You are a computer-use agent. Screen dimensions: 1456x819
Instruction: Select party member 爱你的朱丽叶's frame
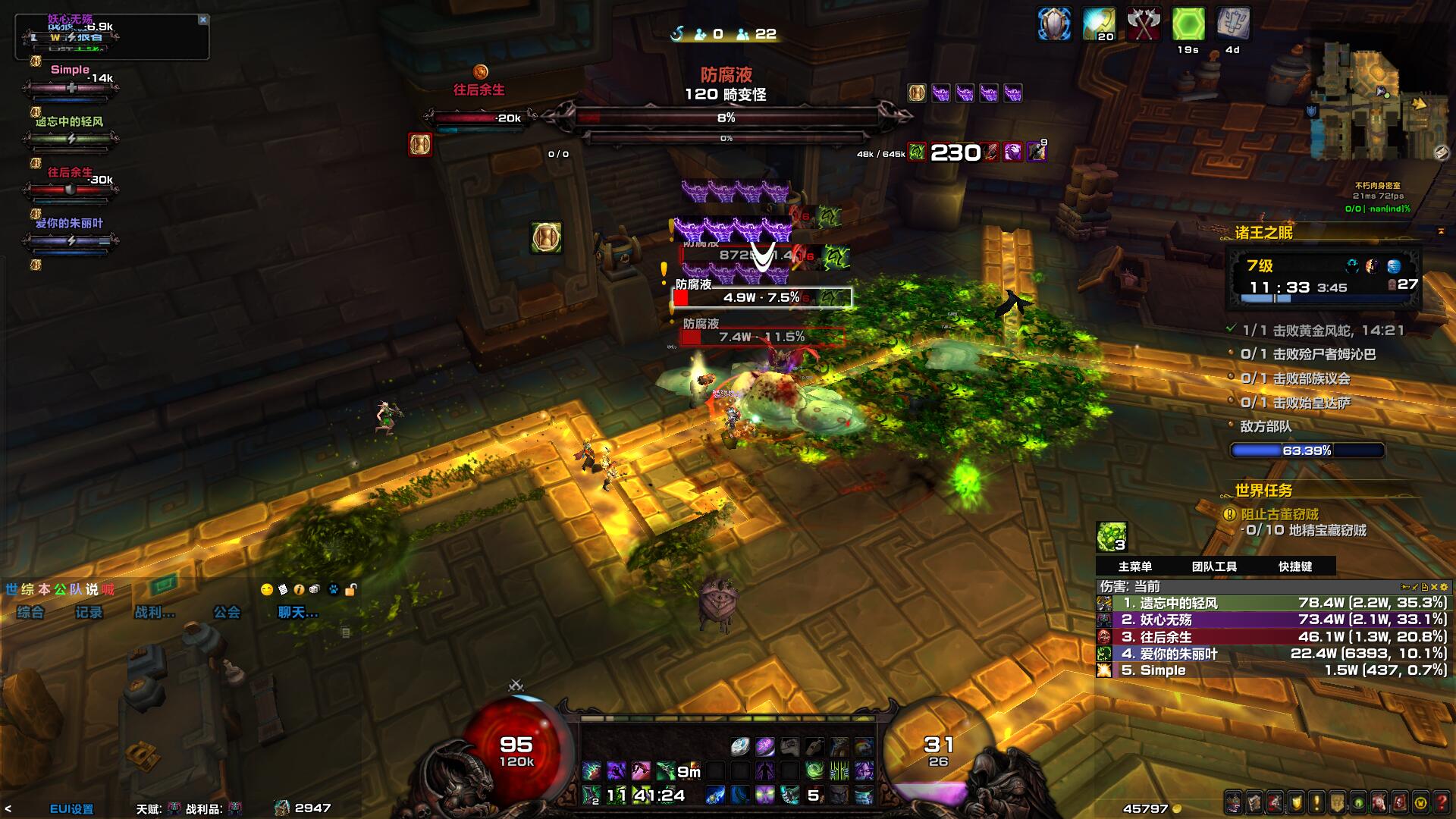point(71,241)
